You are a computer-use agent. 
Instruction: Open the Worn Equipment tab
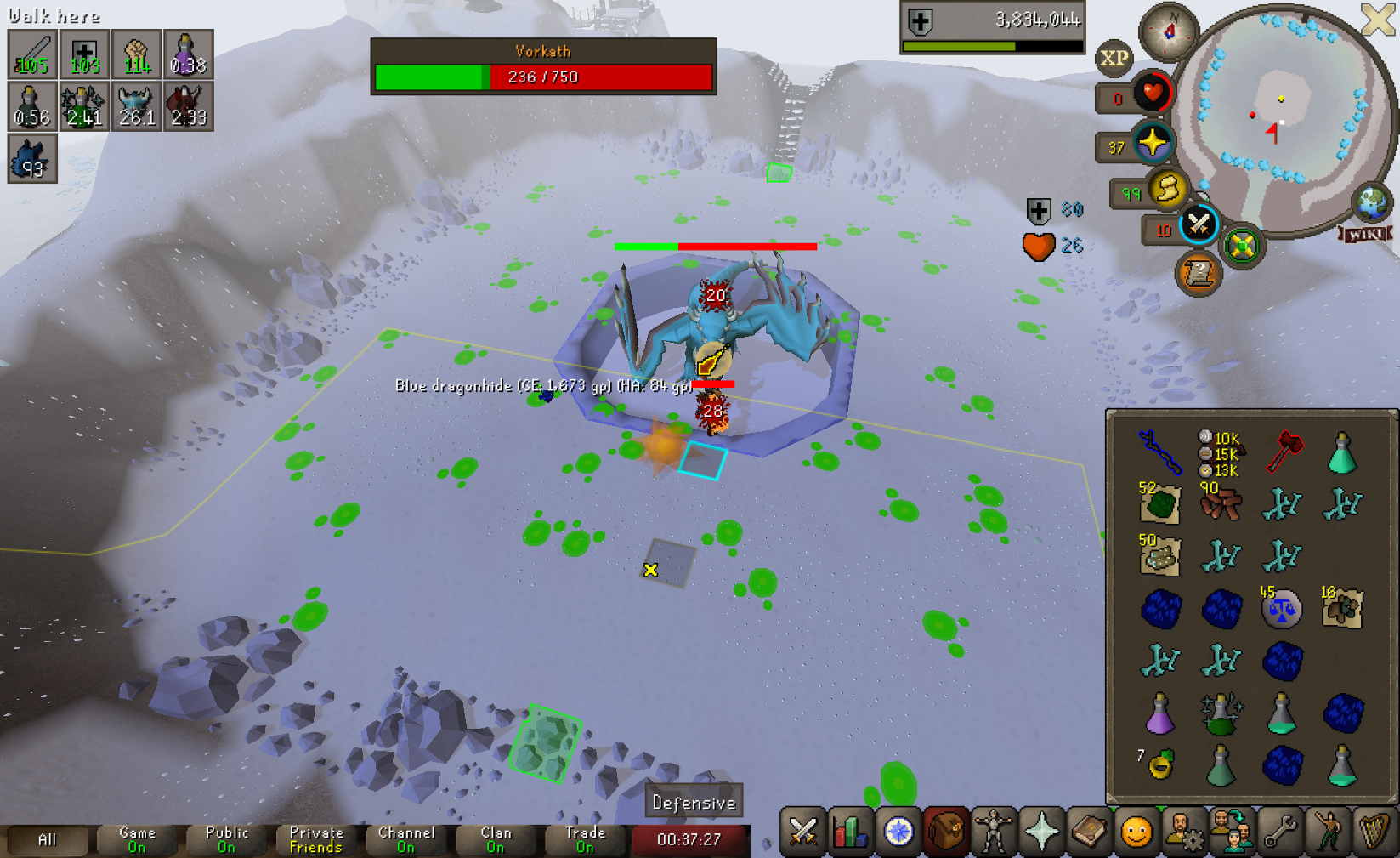point(993,832)
